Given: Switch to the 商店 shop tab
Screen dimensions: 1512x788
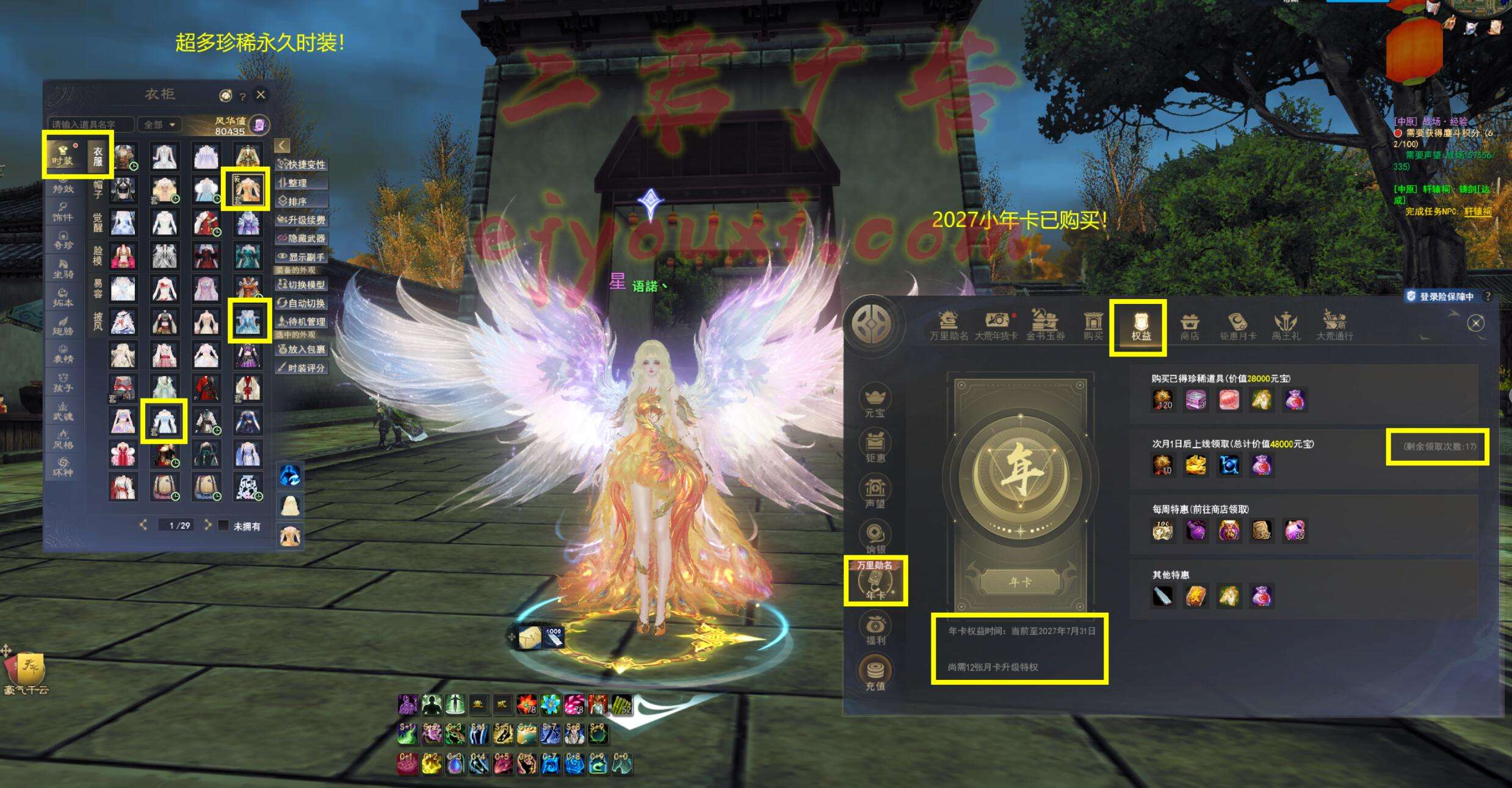Looking at the screenshot, I should coord(1189,327).
